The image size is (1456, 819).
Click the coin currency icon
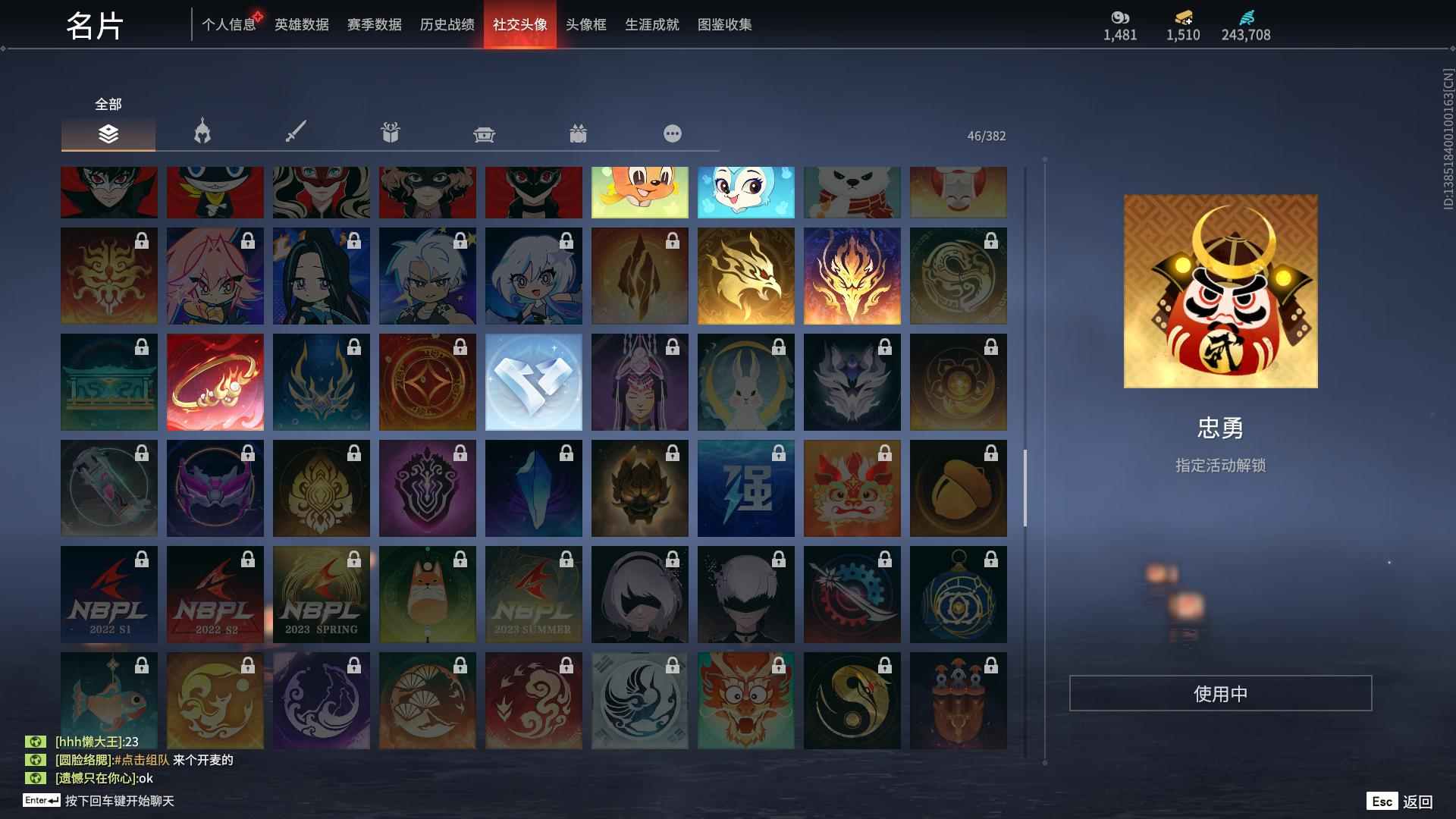[x=1118, y=17]
